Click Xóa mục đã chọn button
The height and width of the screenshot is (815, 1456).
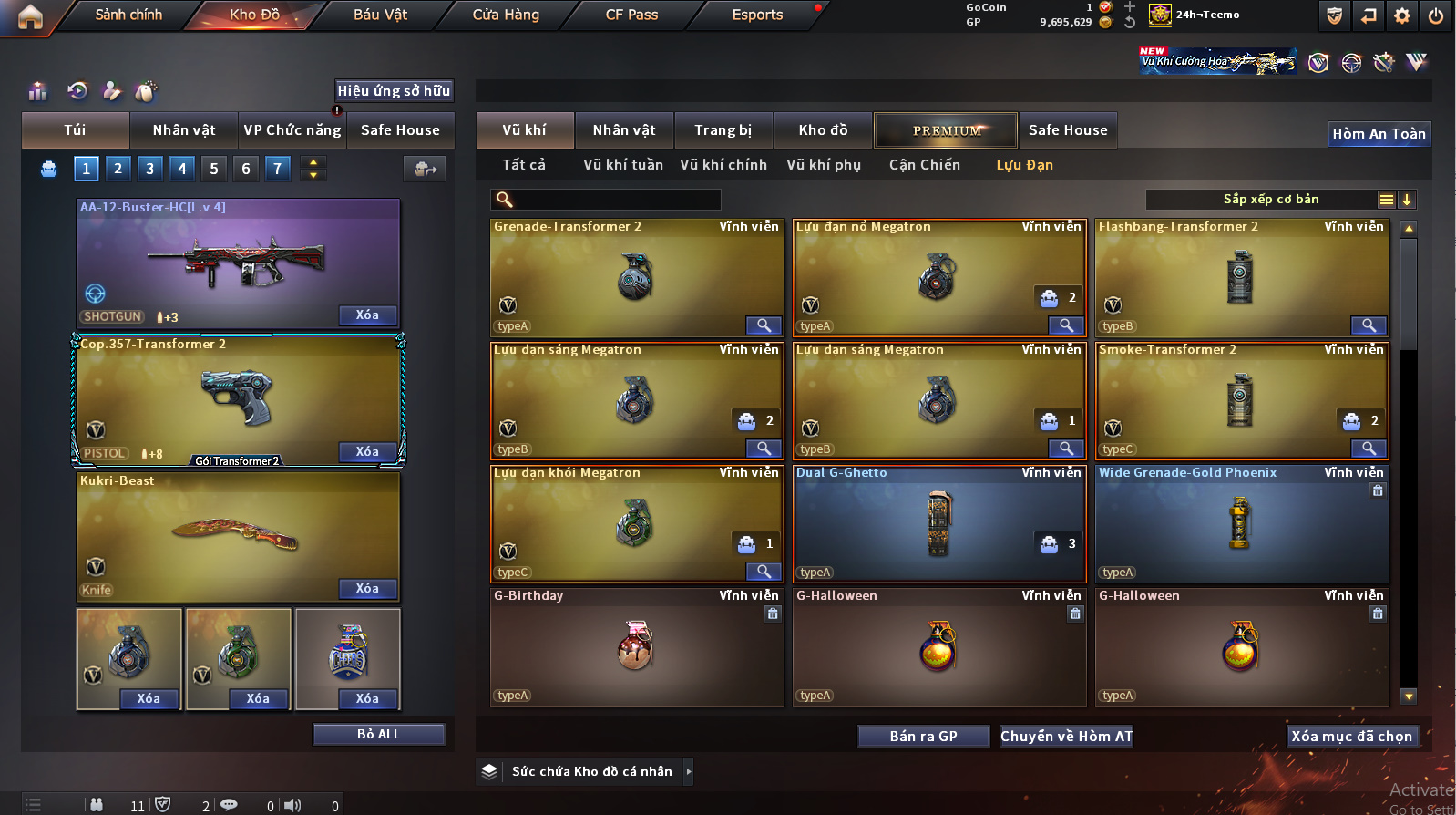click(x=1351, y=737)
